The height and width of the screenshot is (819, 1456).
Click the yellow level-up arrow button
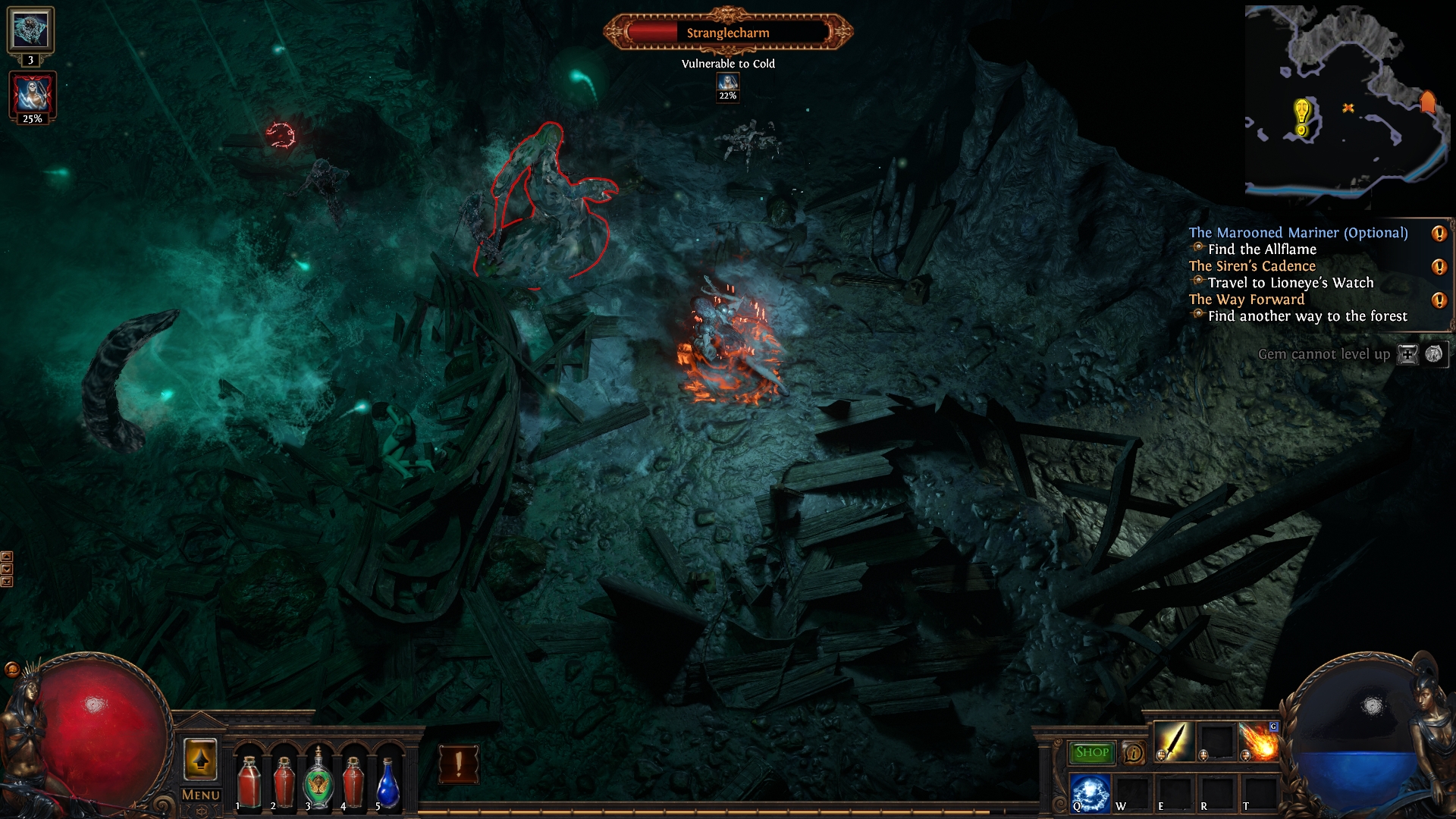click(x=201, y=759)
